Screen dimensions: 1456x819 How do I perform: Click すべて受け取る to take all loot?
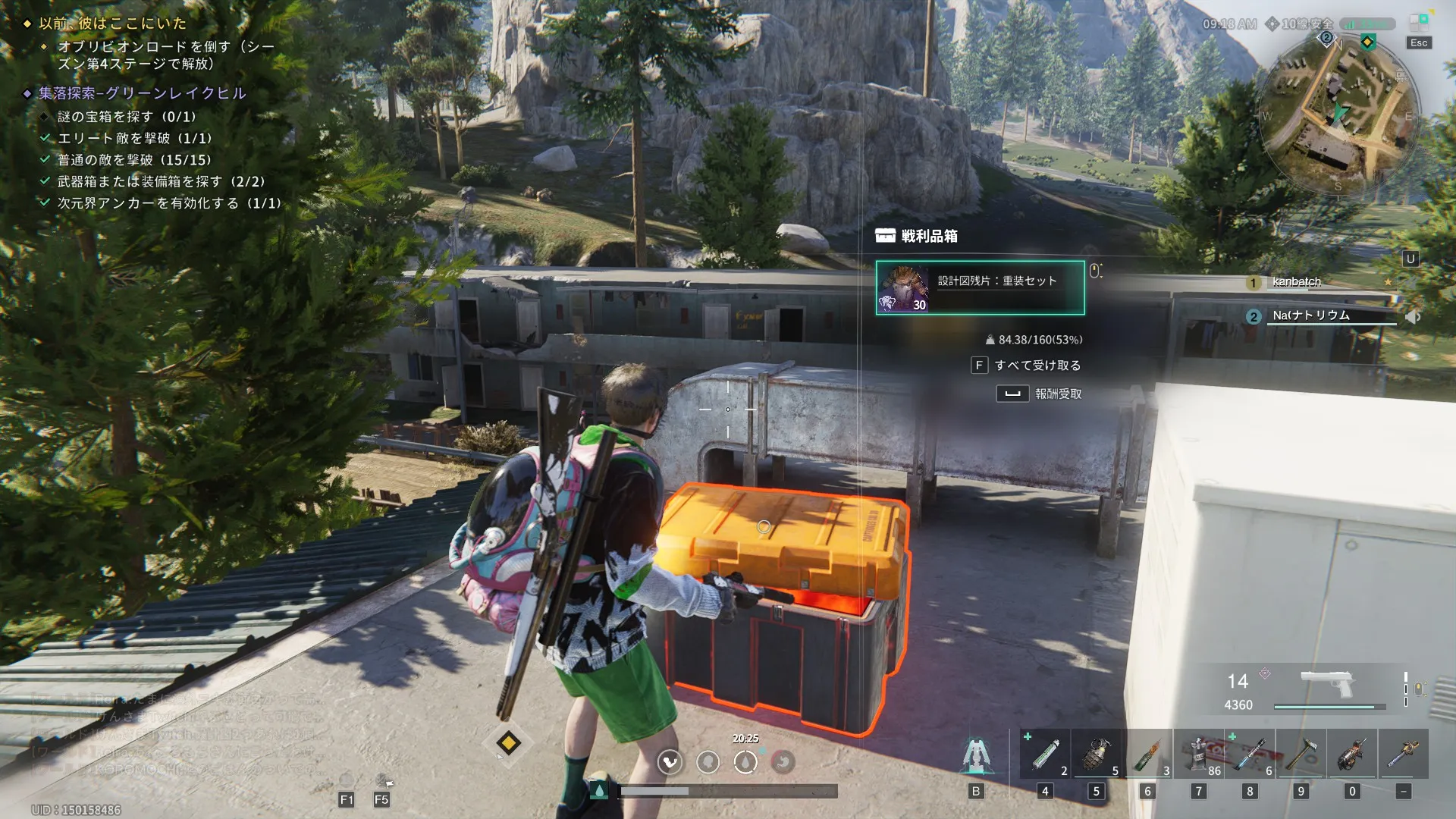(x=1037, y=366)
